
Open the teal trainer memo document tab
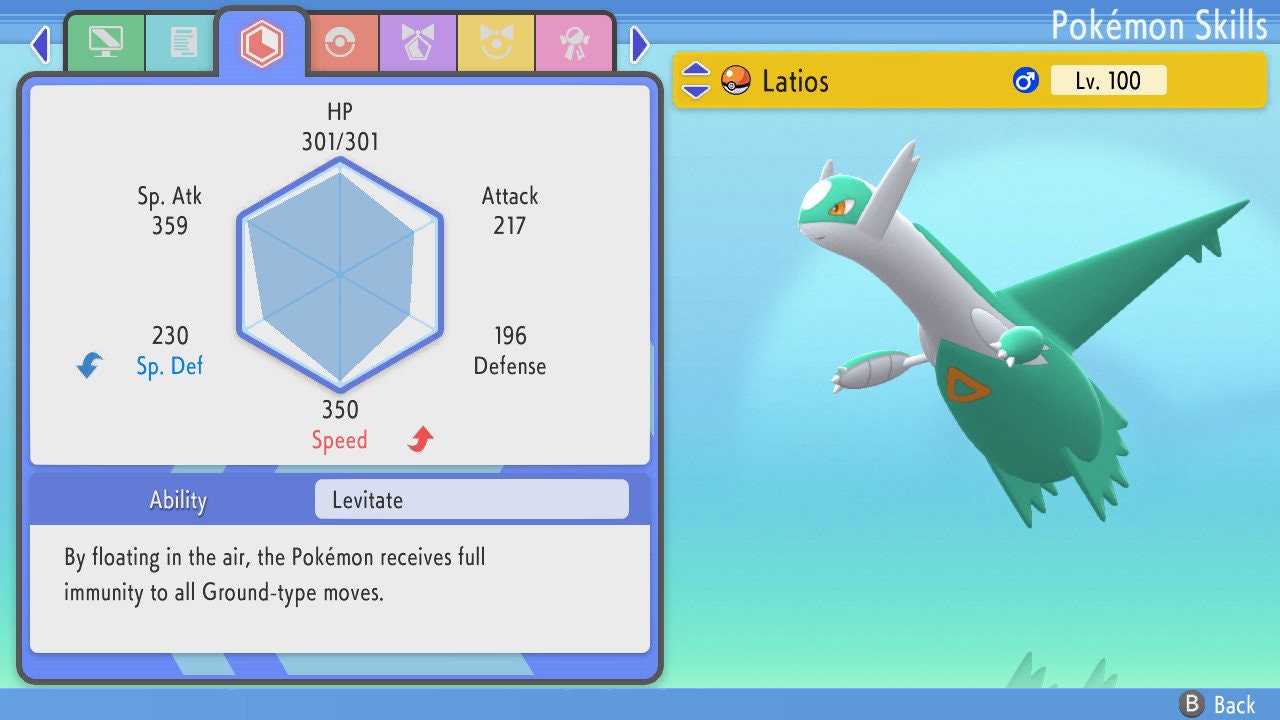point(183,43)
